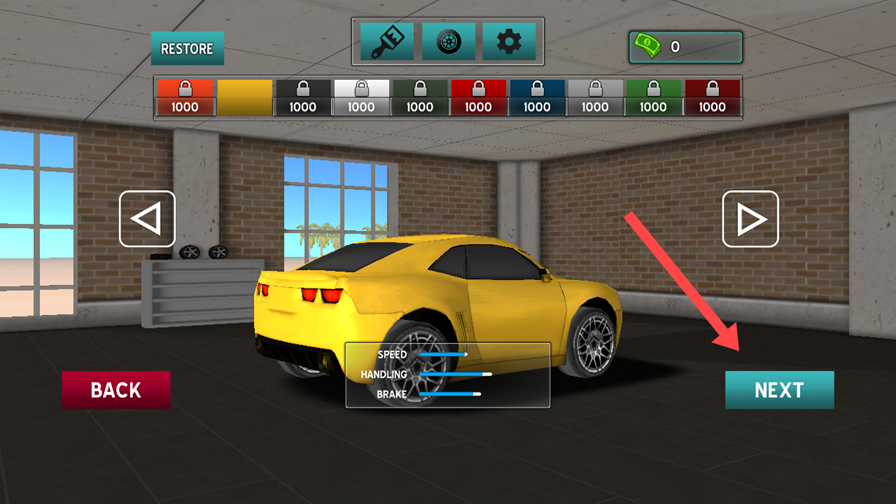Choose the locked dark maroon paint swatch
The image size is (896, 504).
(x=712, y=98)
